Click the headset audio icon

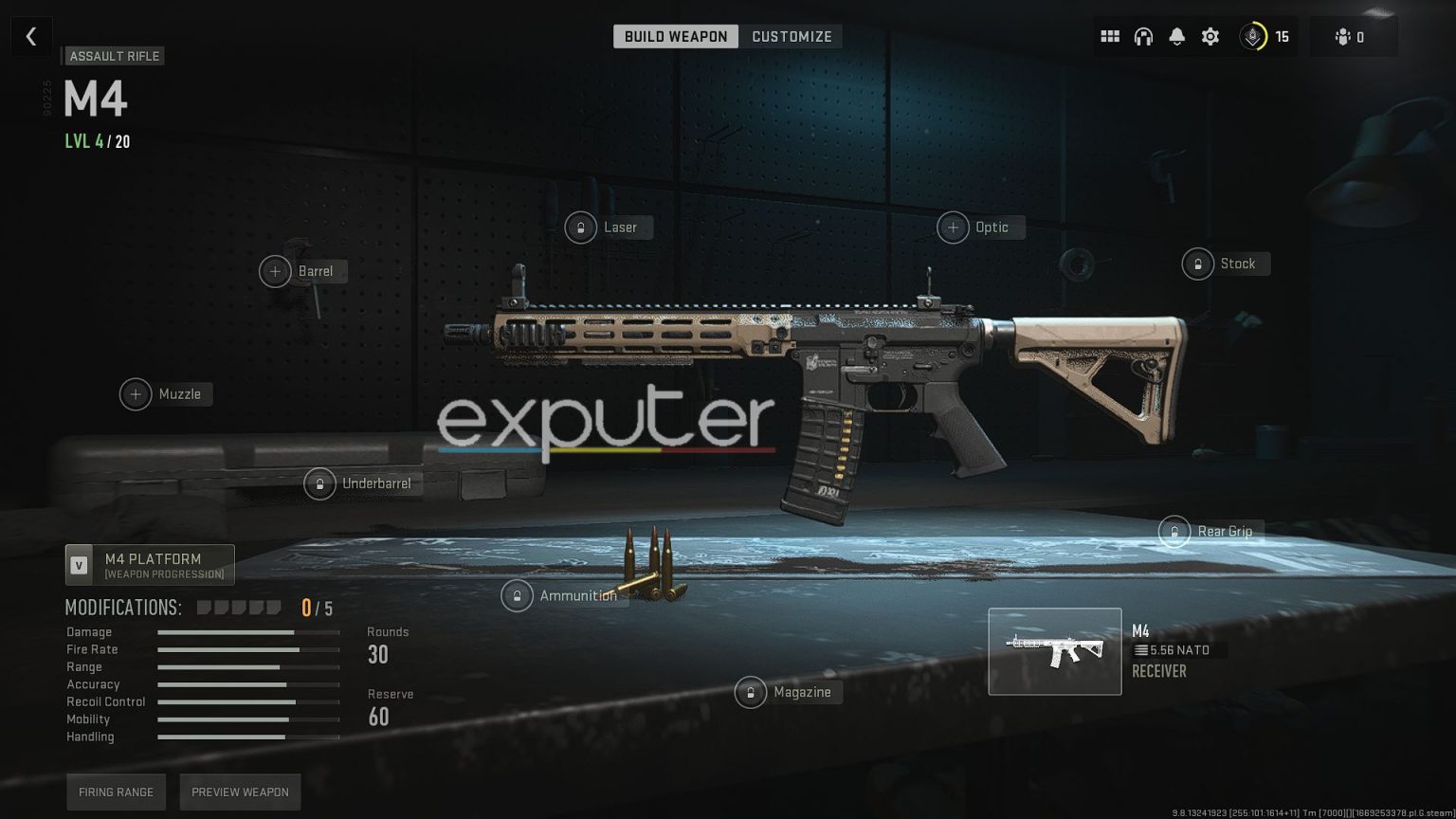point(1144,36)
